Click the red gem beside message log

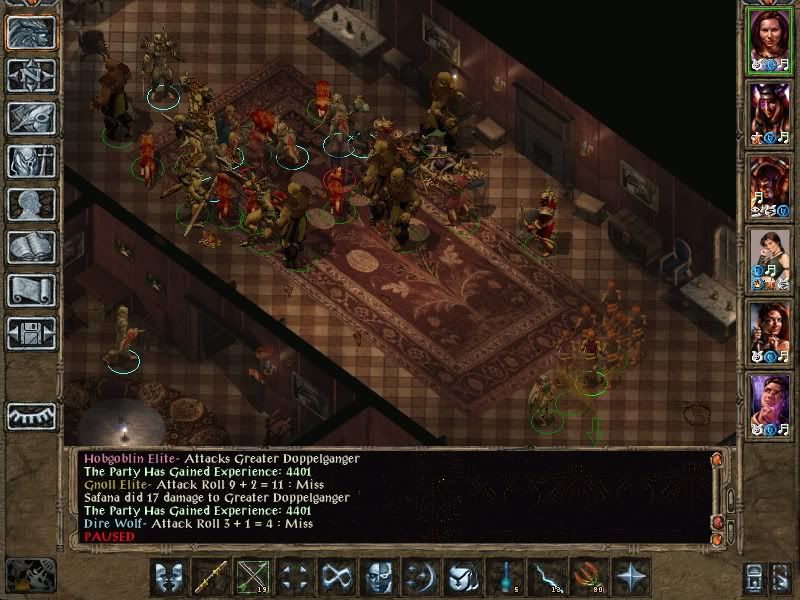717,522
